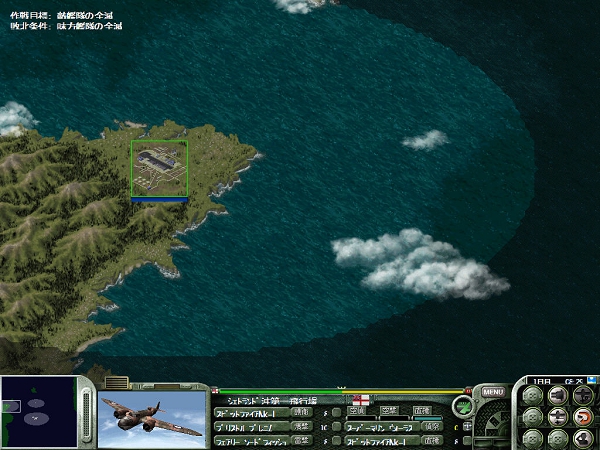
Task: Click the minimap
Action: click(x=38, y=412)
